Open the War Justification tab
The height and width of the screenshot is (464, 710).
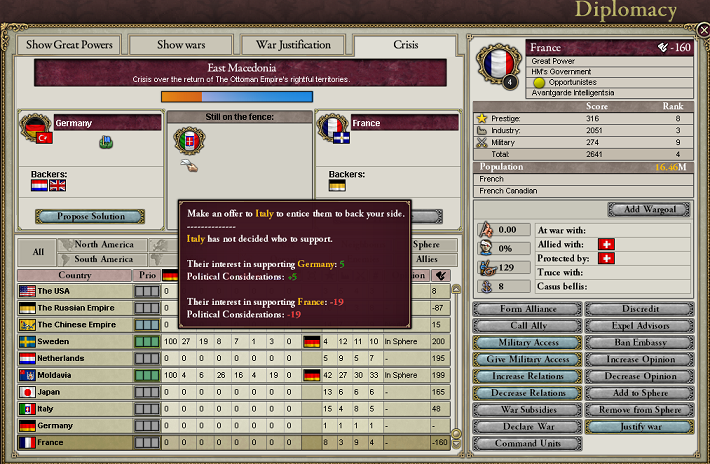pos(293,45)
